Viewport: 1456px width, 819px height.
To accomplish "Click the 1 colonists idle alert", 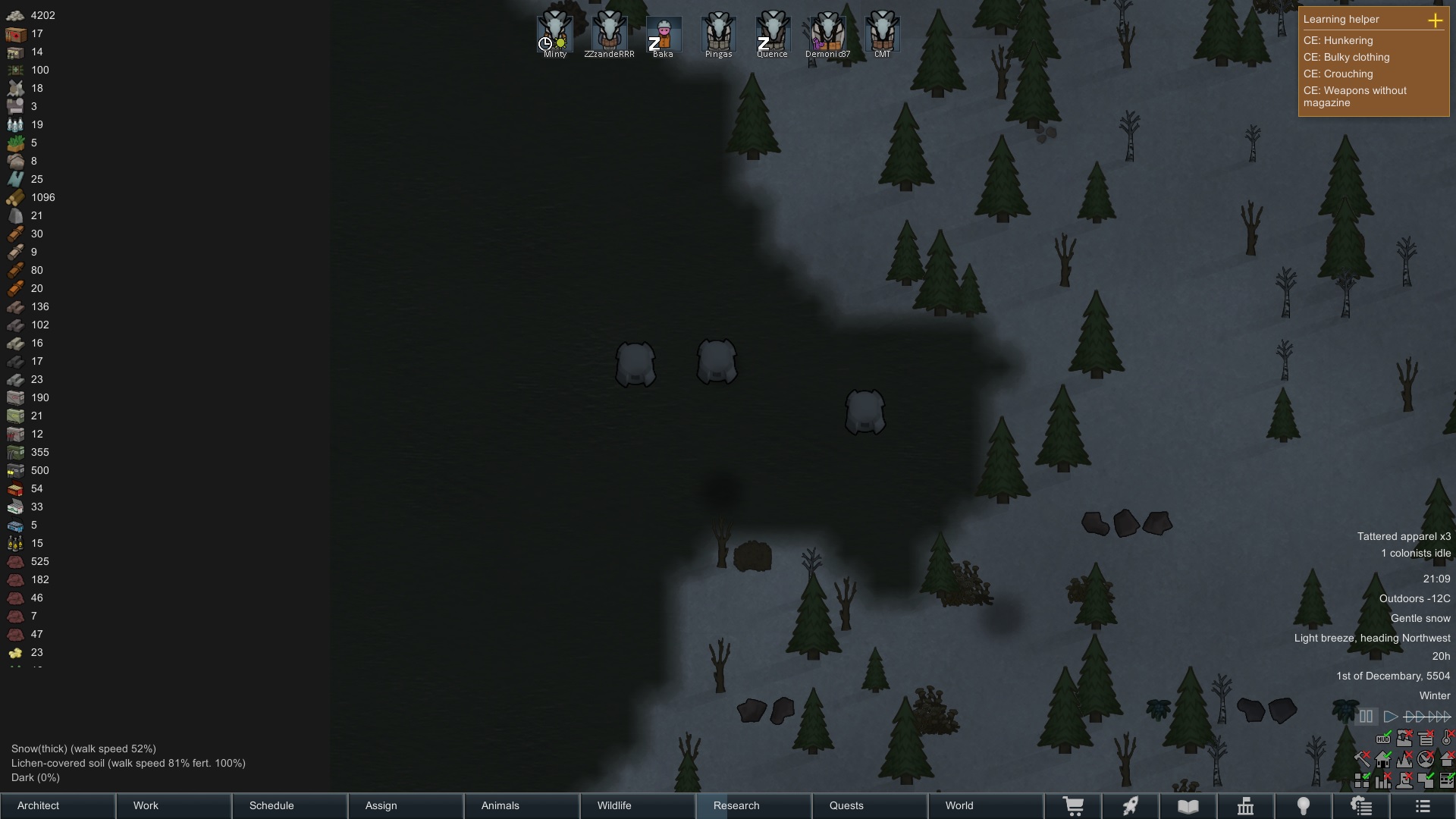I will 1415,553.
